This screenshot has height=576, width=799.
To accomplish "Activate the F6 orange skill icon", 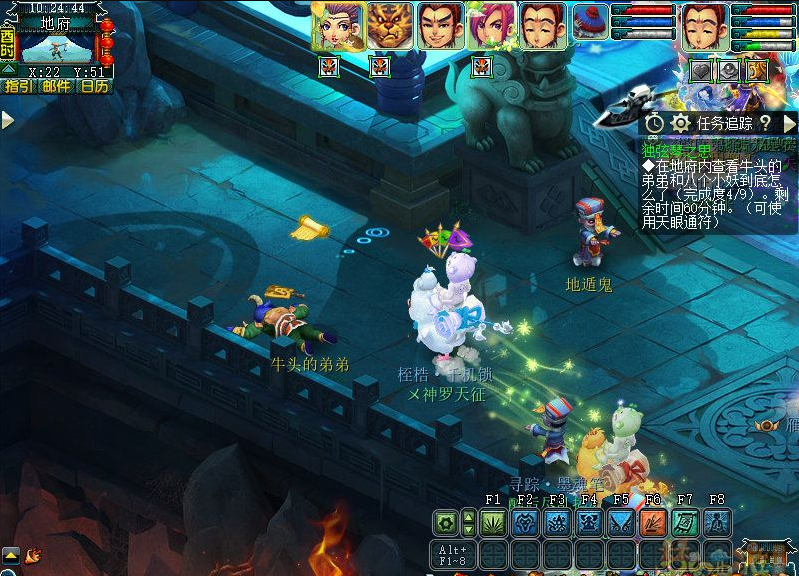I will (x=653, y=522).
